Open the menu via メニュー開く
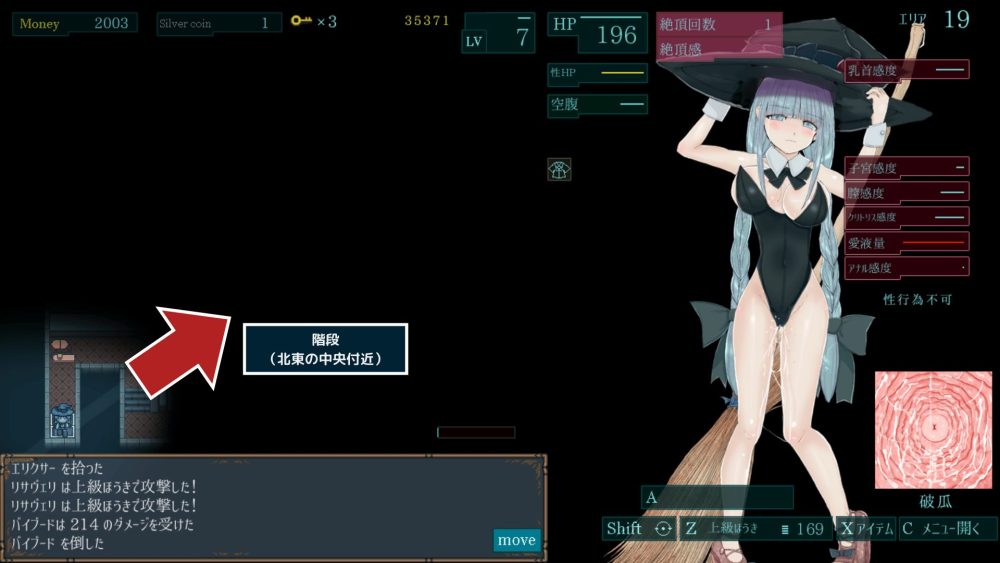 [947, 528]
